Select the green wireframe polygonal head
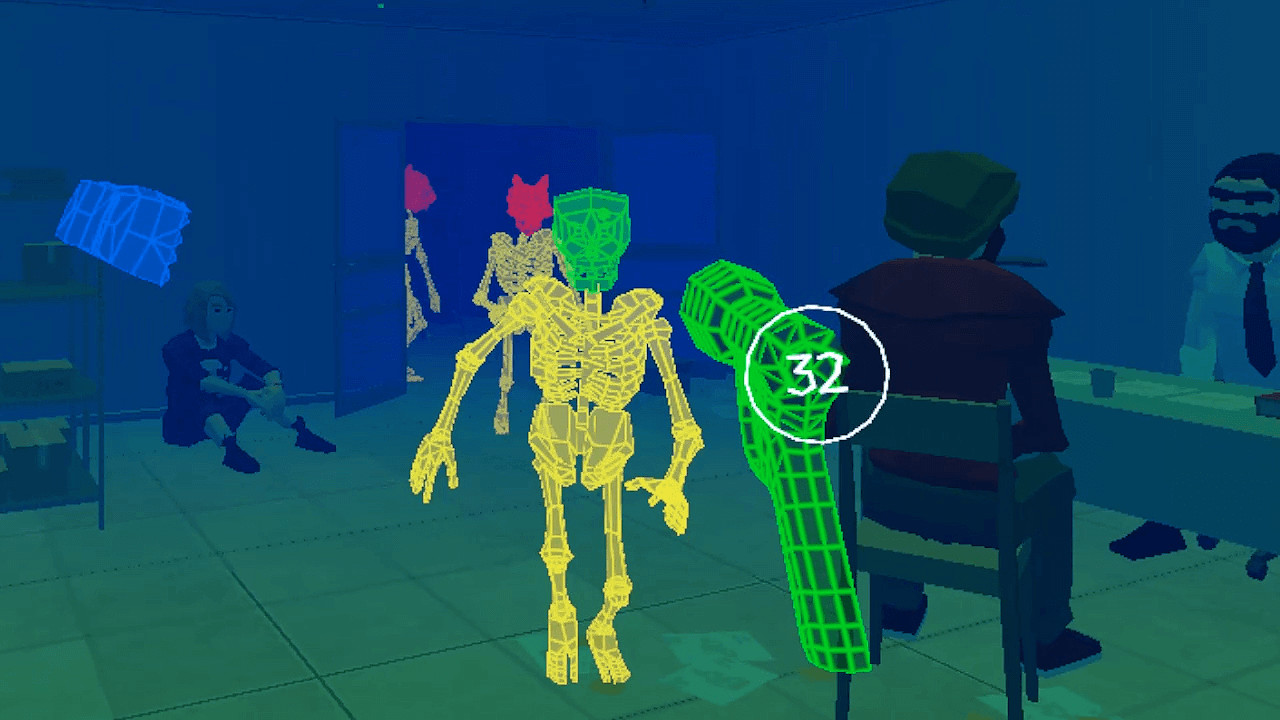This screenshot has height=720, width=1280. pyautogui.click(x=592, y=230)
